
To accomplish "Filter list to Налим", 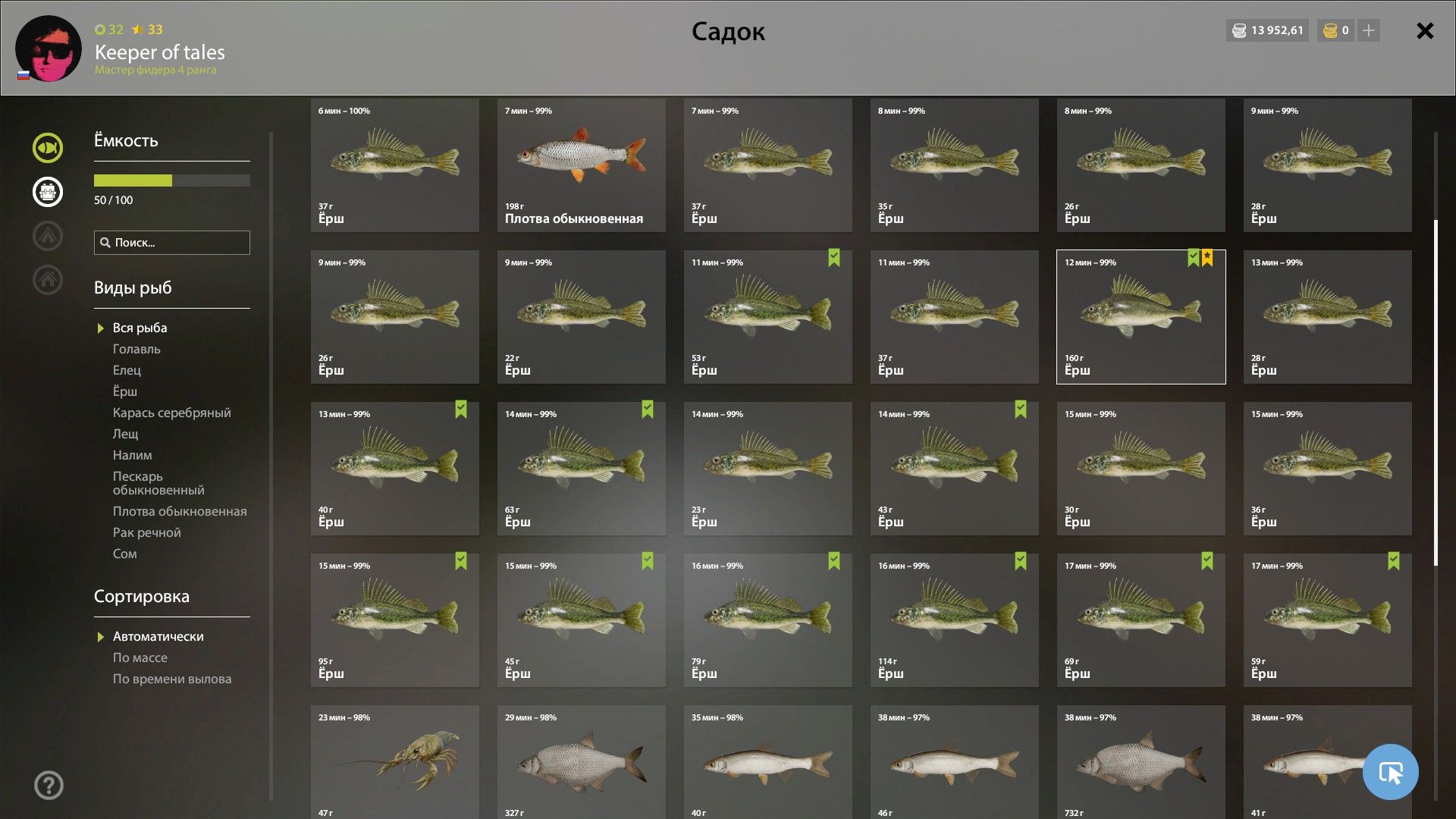I will pyautogui.click(x=132, y=455).
